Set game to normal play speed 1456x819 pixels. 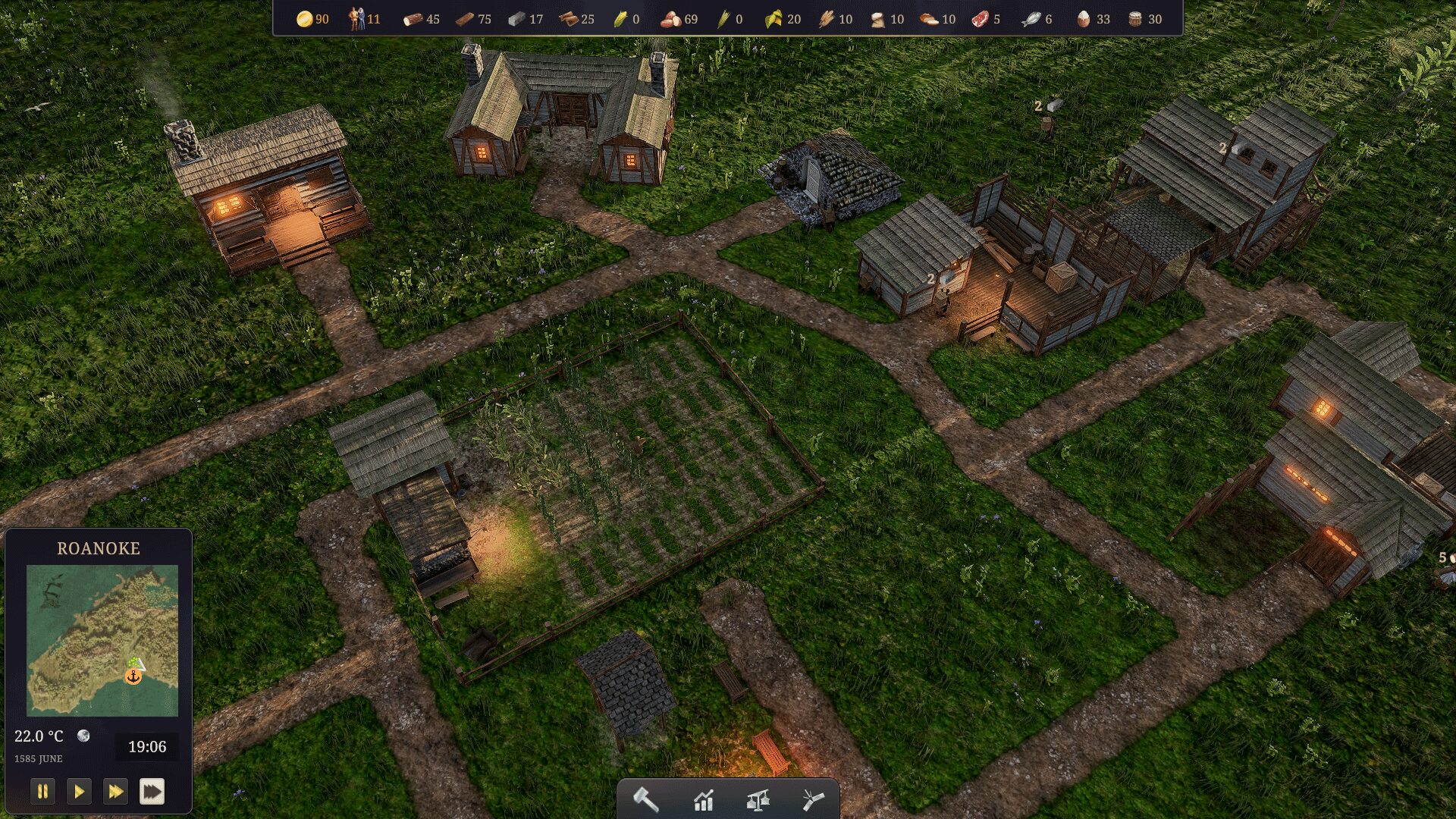(79, 792)
